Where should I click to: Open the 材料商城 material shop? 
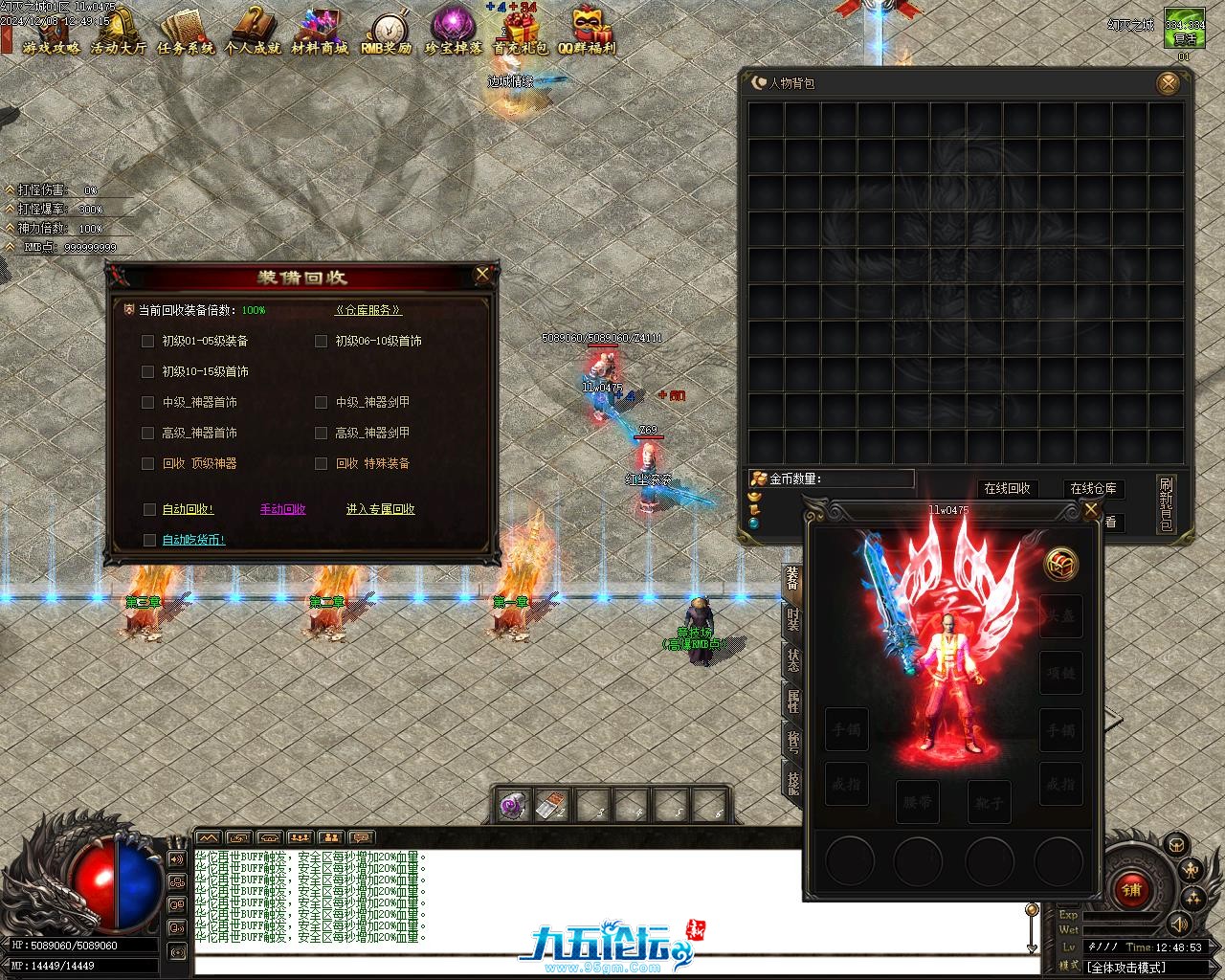(320, 32)
